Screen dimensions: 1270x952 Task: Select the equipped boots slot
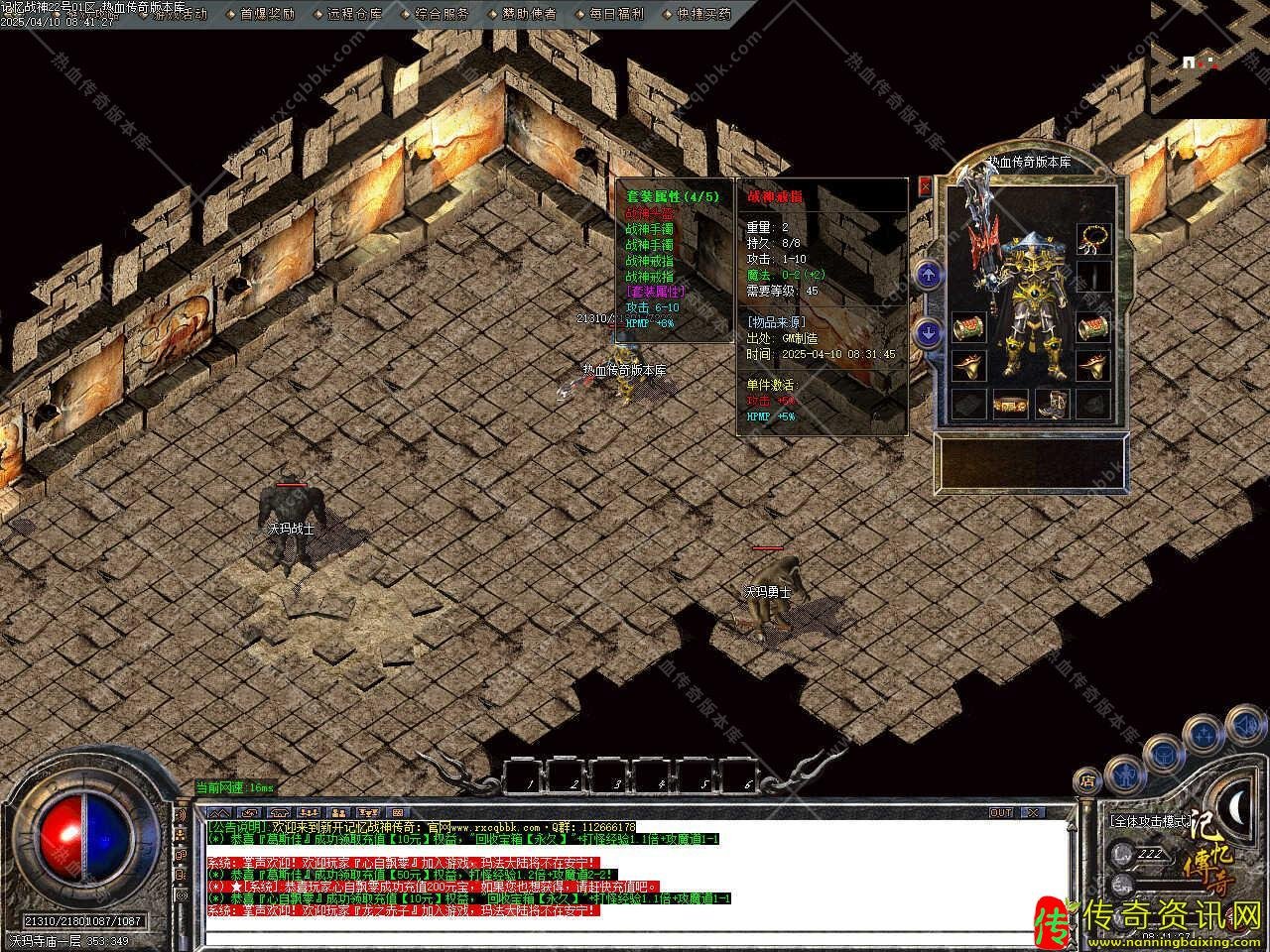[1052, 405]
